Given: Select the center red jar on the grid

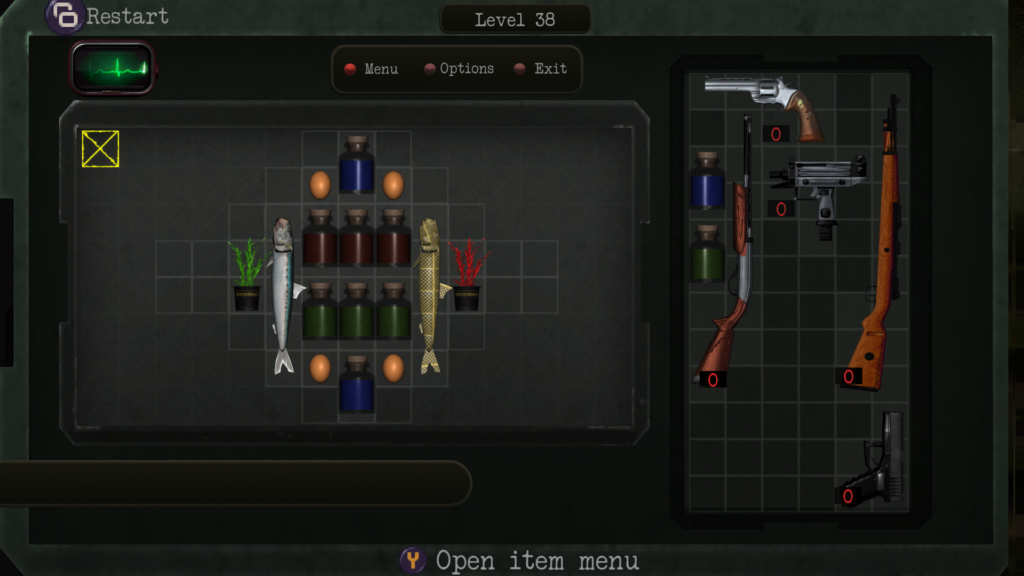Looking at the screenshot, I should [357, 239].
